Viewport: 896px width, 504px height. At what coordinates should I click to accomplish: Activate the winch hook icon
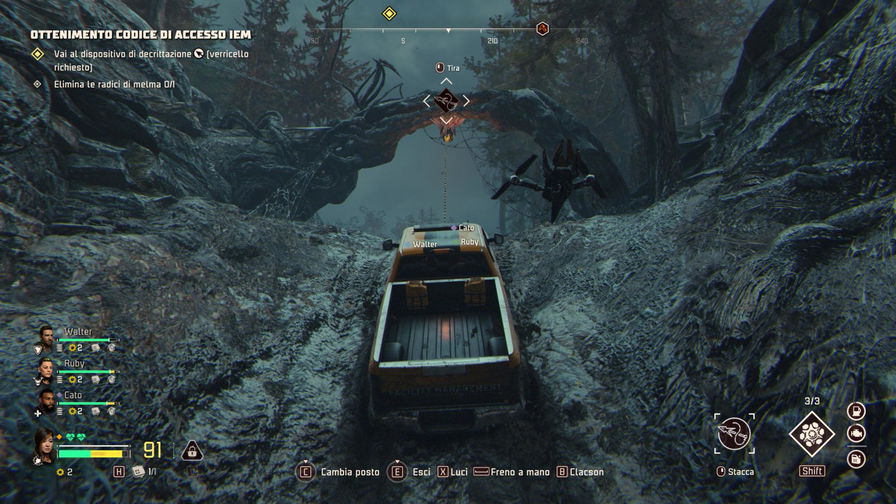734,435
